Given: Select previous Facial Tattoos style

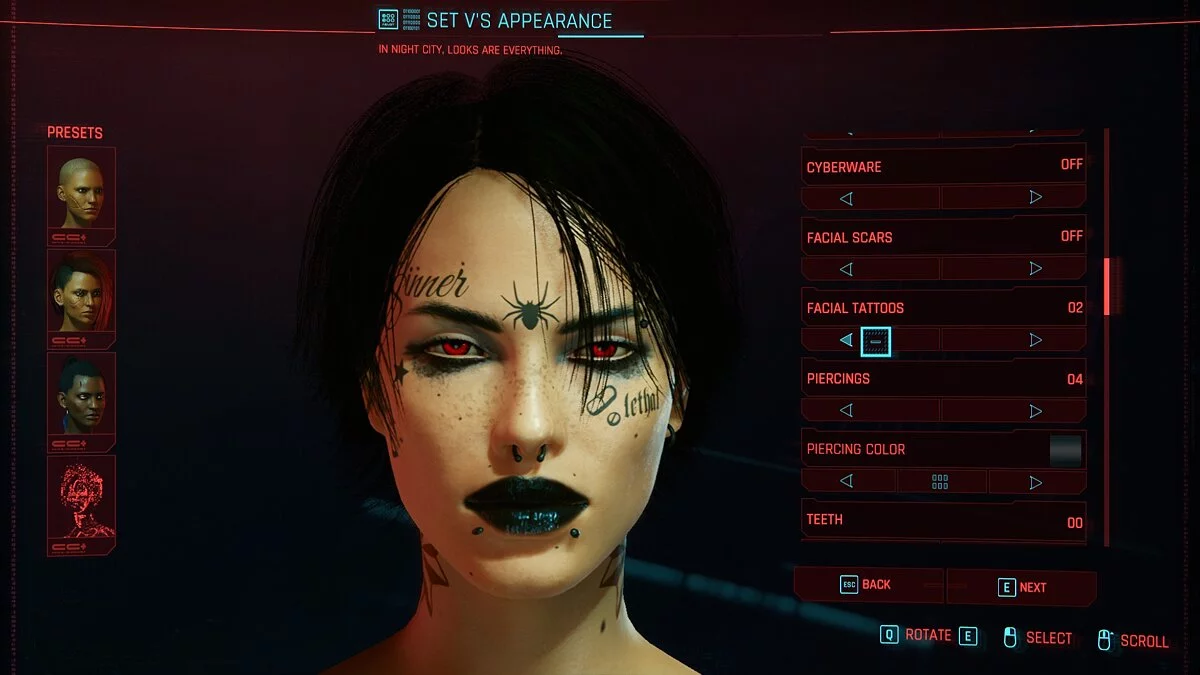Looking at the screenshot, I should point(846,340).
